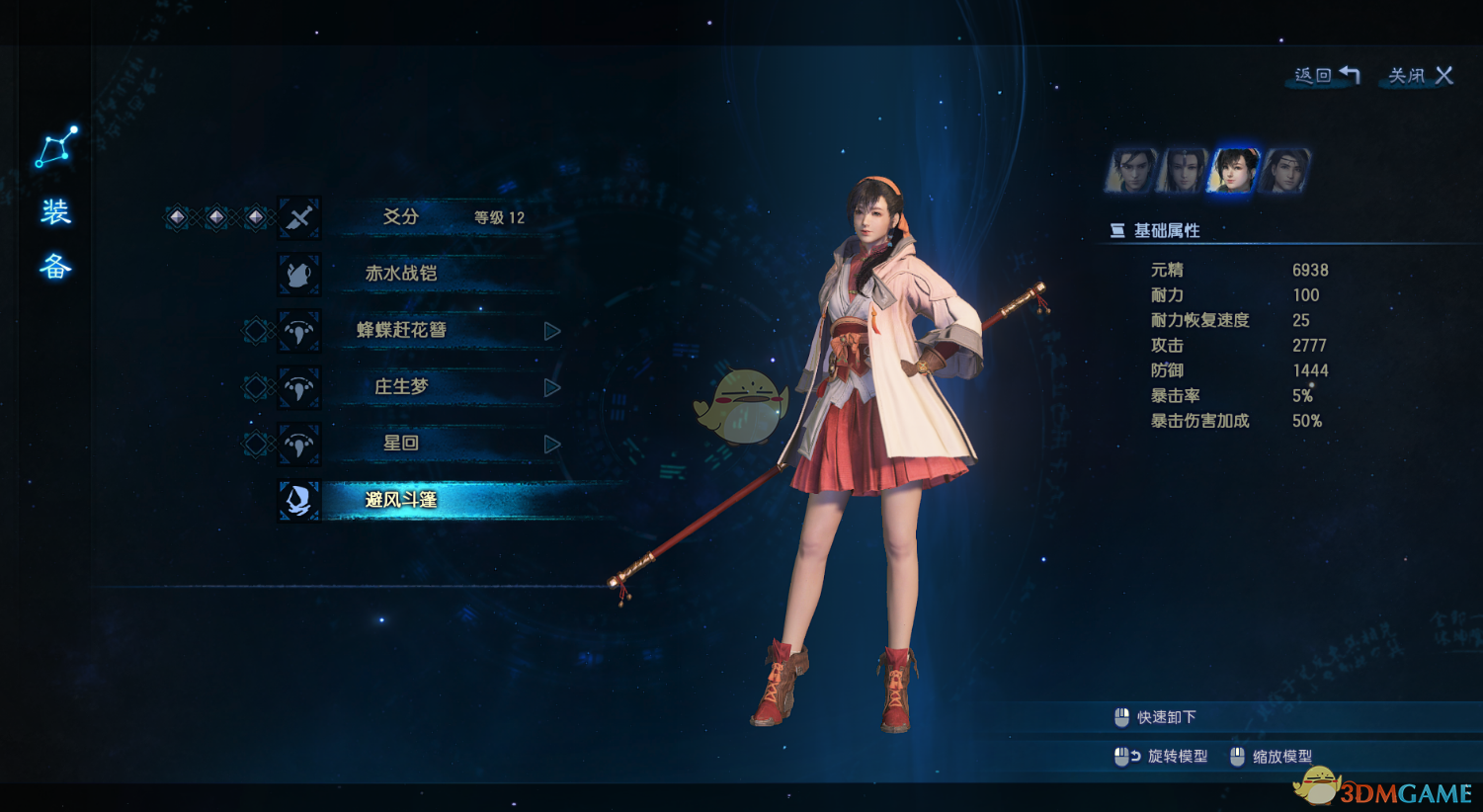The image size is (1483, 812).
Task: Pick the 星回 accessory row
Action: click(x=401, y=444)
